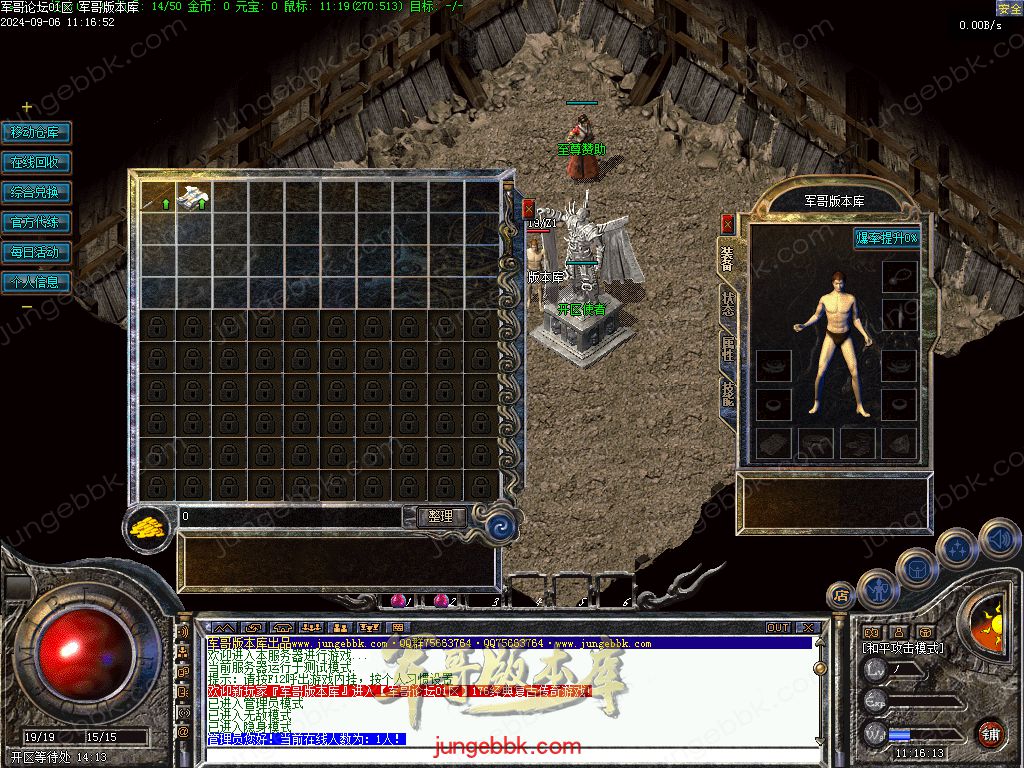This screenshot has width=1024, height=768.
Task: Close the inventory bag window
Action: [528, 208]
